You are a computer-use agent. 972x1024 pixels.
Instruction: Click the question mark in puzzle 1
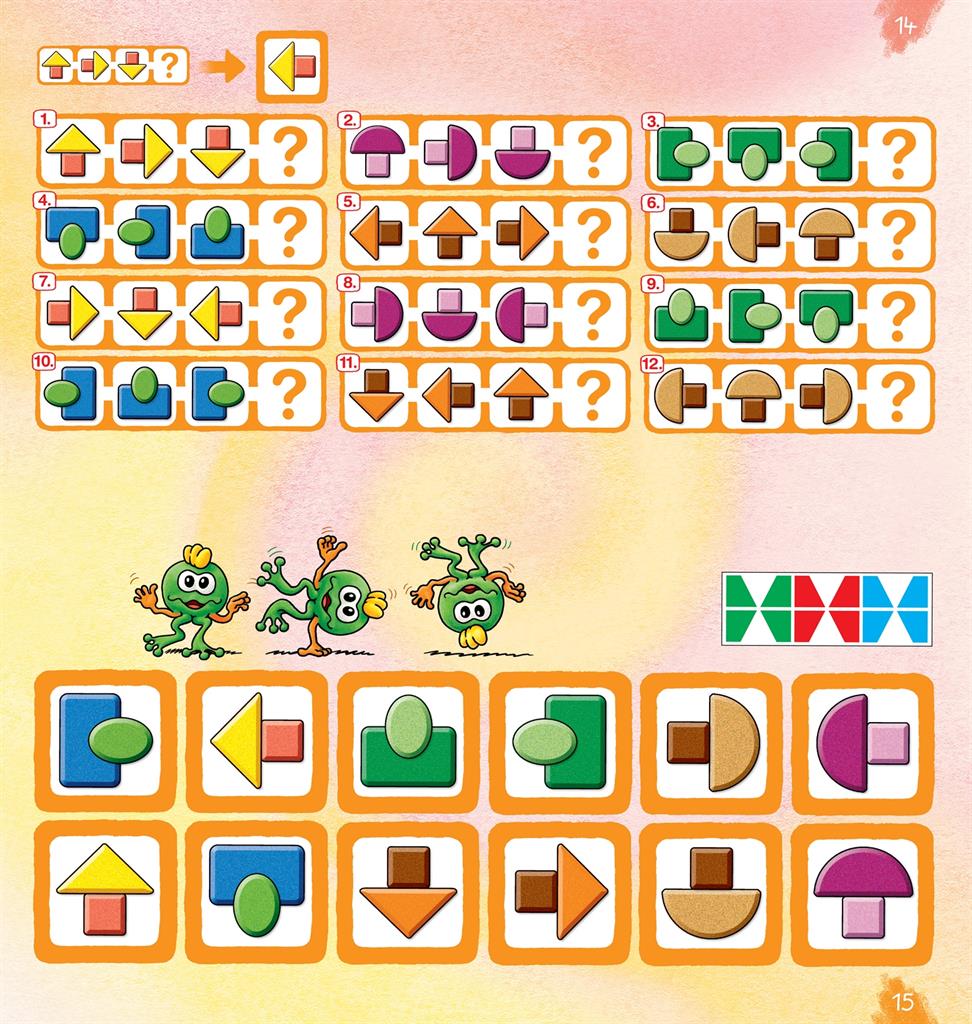291,152
